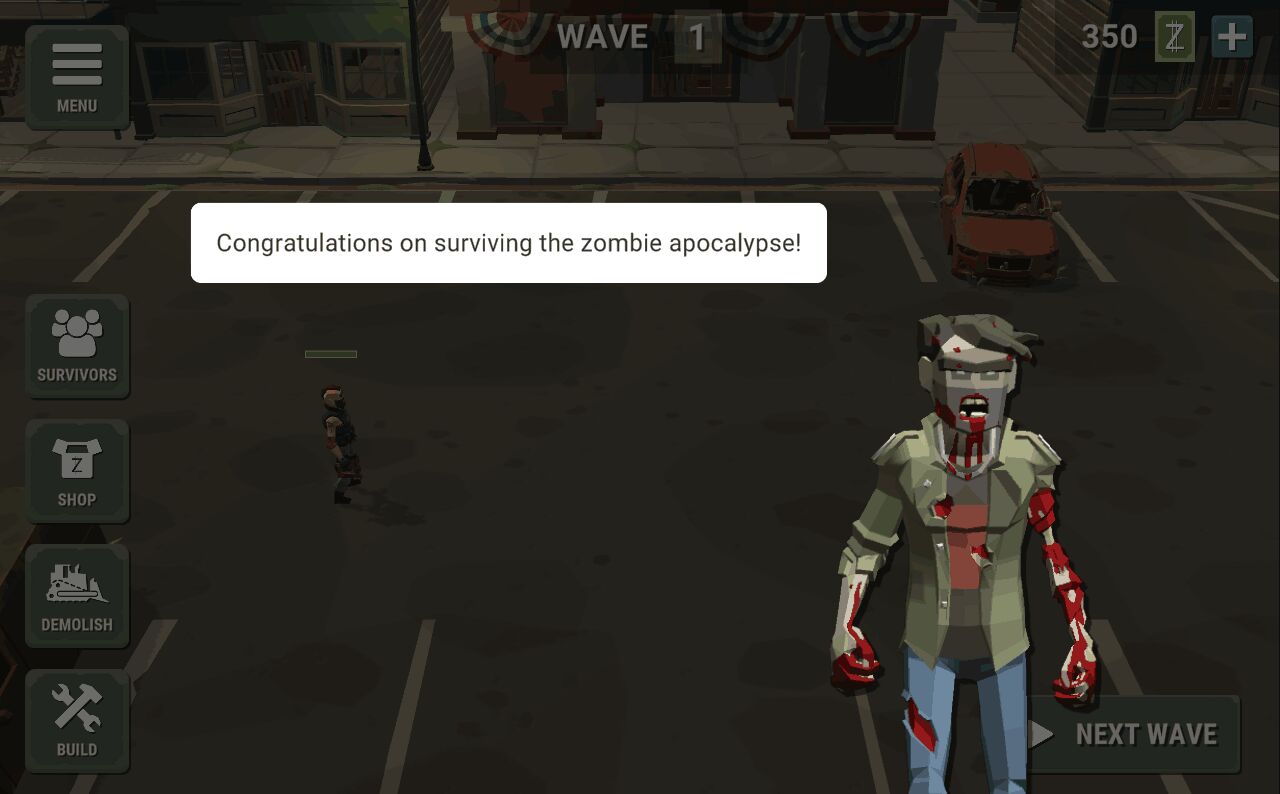Viewport: 1280px width, 794px height.
Task: Dismiss the congratulations tutorial message
Action: coord(508,243)
